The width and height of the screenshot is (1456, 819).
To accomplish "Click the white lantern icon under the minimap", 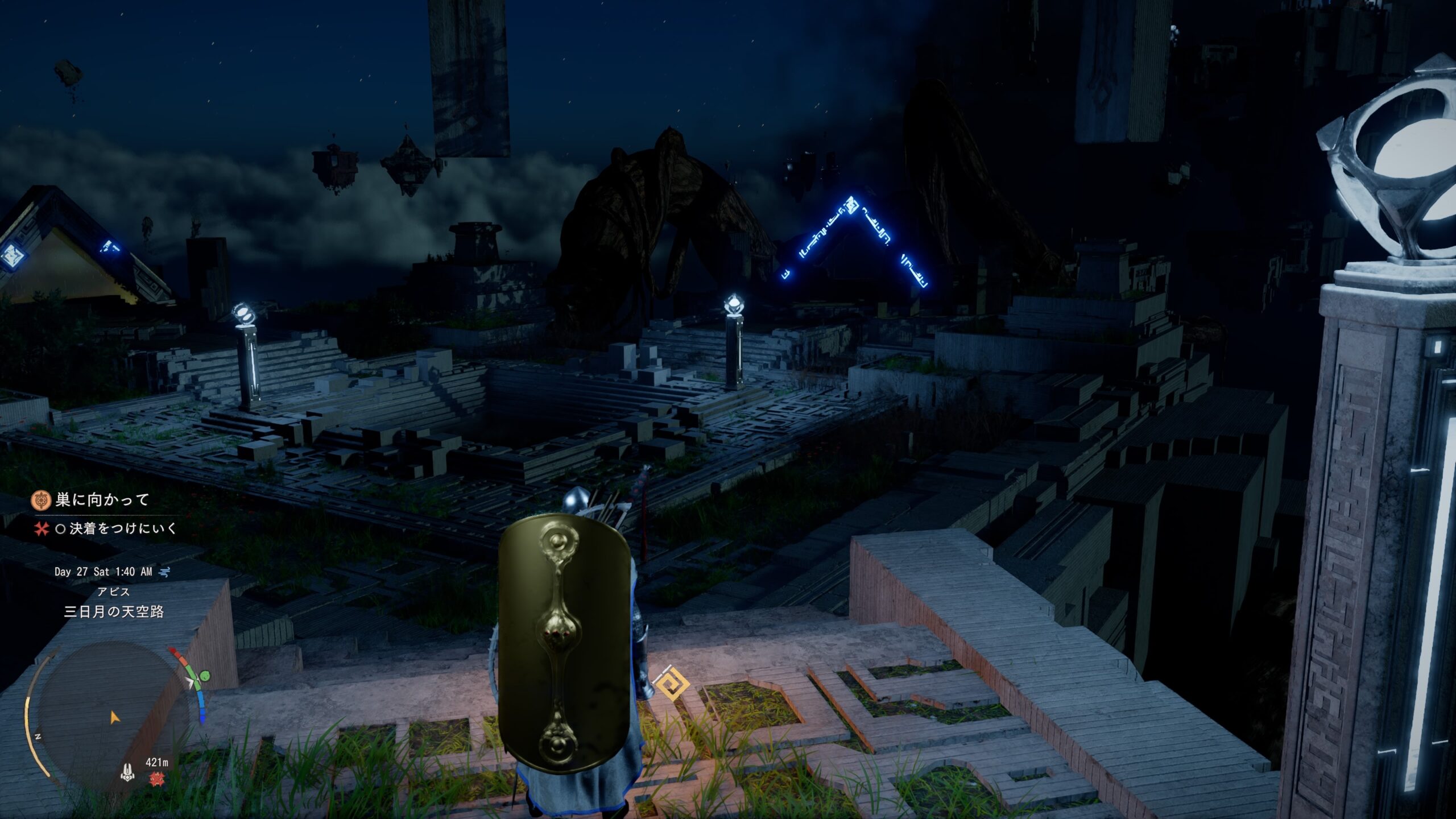I will pyautogui.click(x=128, y=772).
